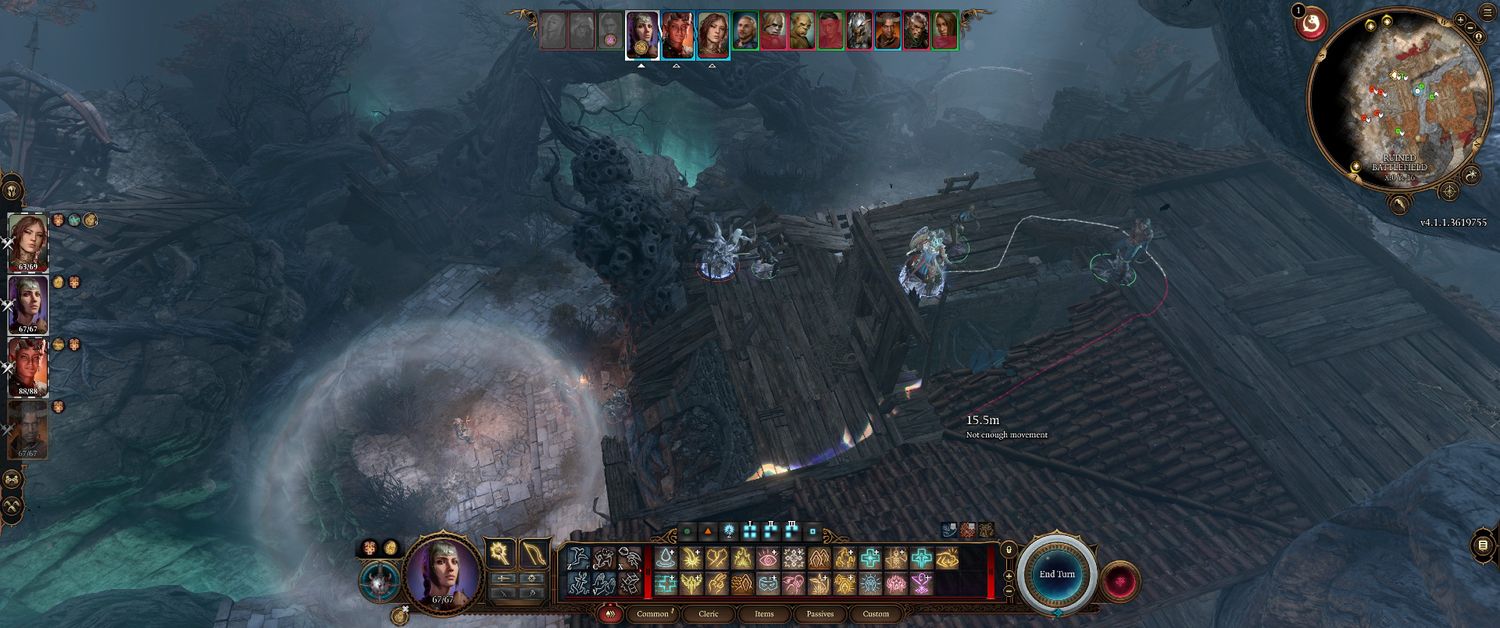This screenshot has width=1500, height=628.
Task: Select the Custom hotbar tab
Action: [875, 614]
